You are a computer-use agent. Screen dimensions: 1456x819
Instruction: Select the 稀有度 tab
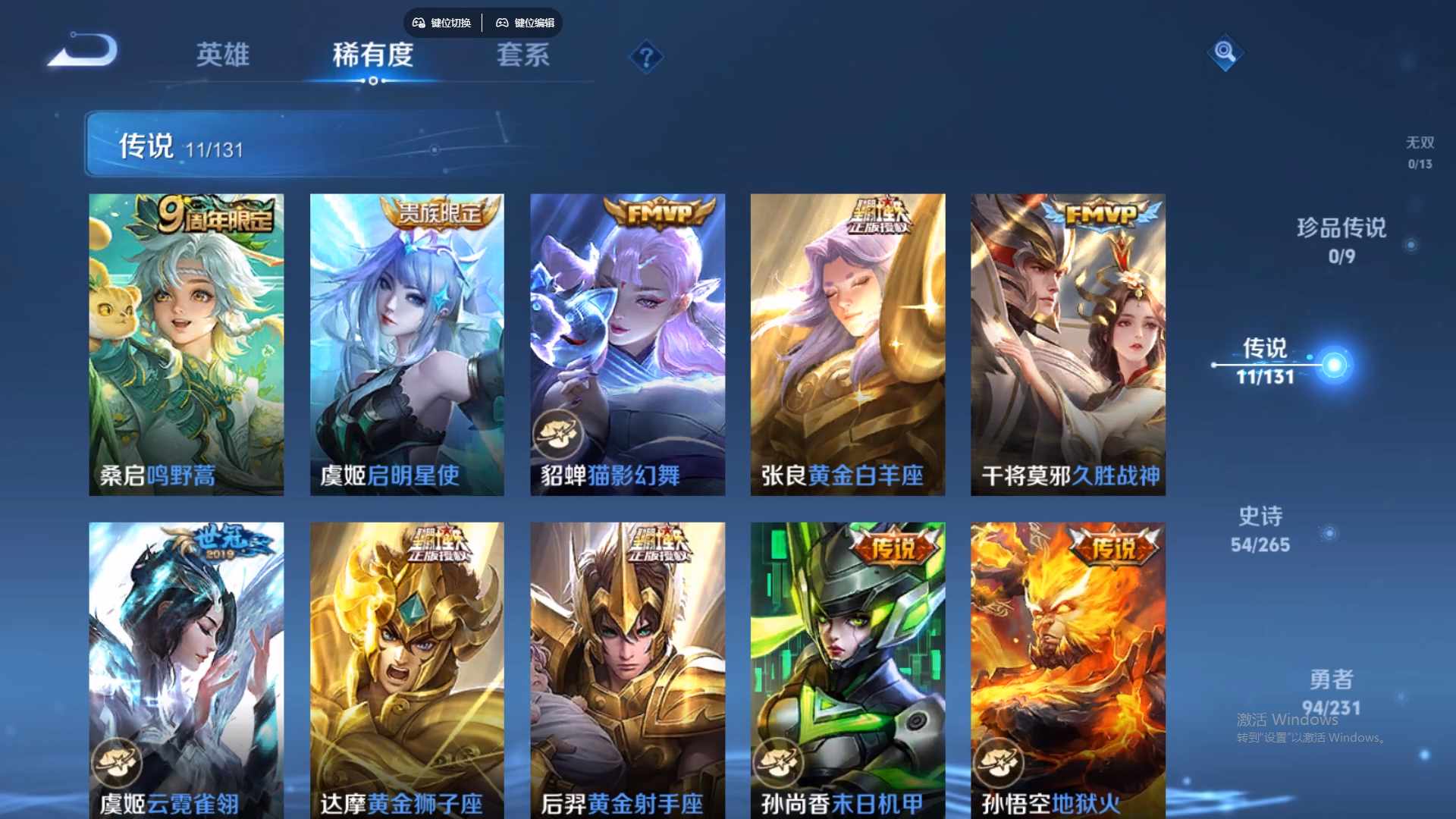click(372, 55)
